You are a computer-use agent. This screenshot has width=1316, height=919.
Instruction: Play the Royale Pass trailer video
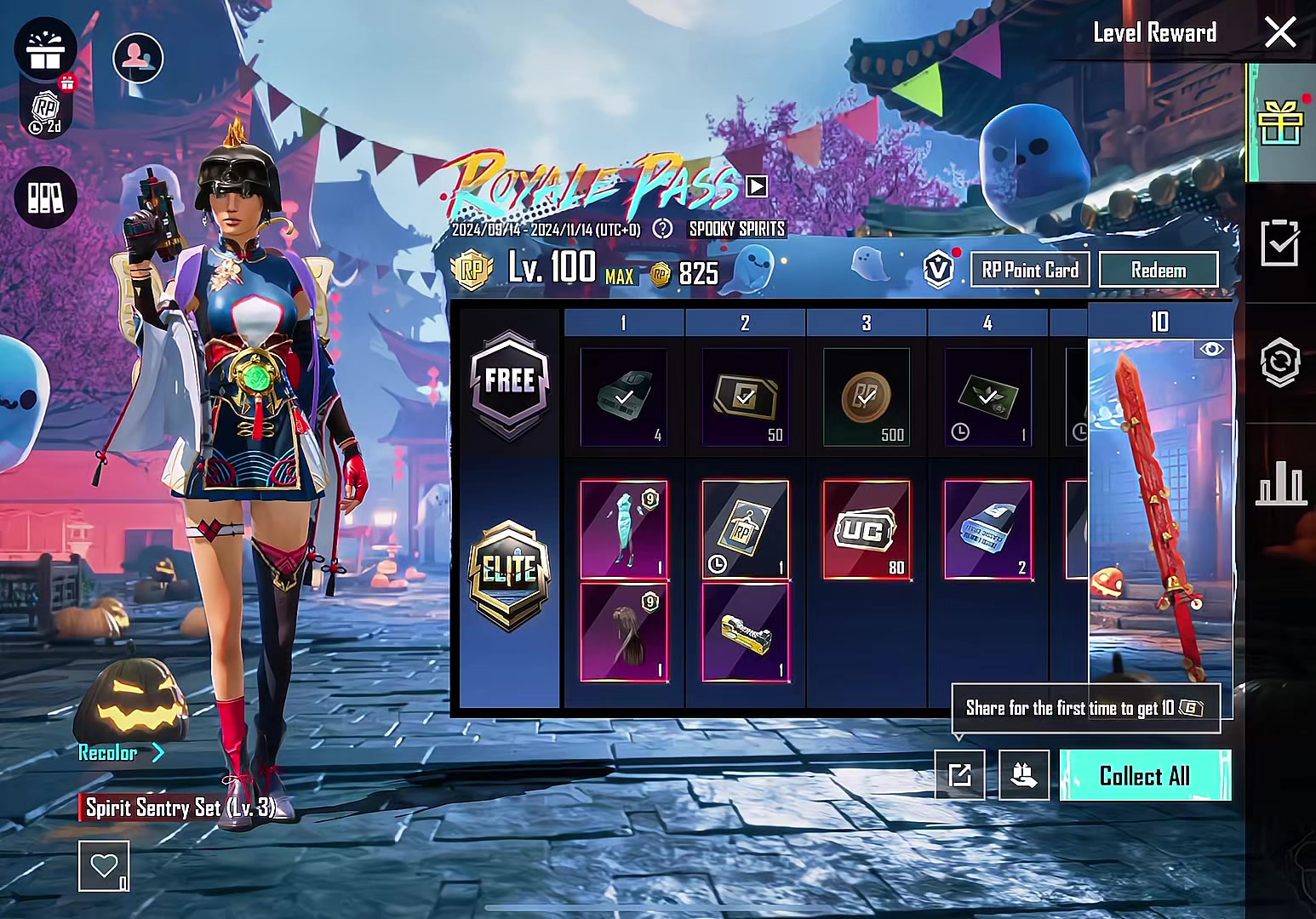click(756, 186)
